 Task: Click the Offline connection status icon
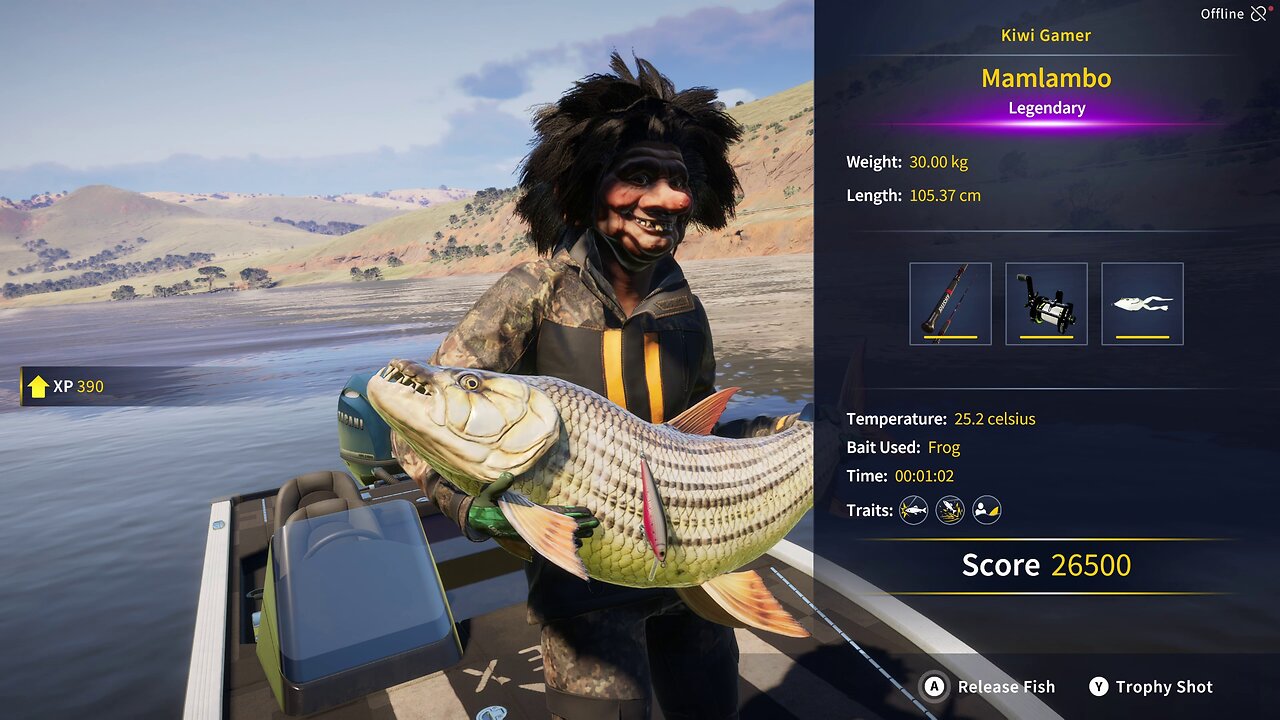point(1258,14)
